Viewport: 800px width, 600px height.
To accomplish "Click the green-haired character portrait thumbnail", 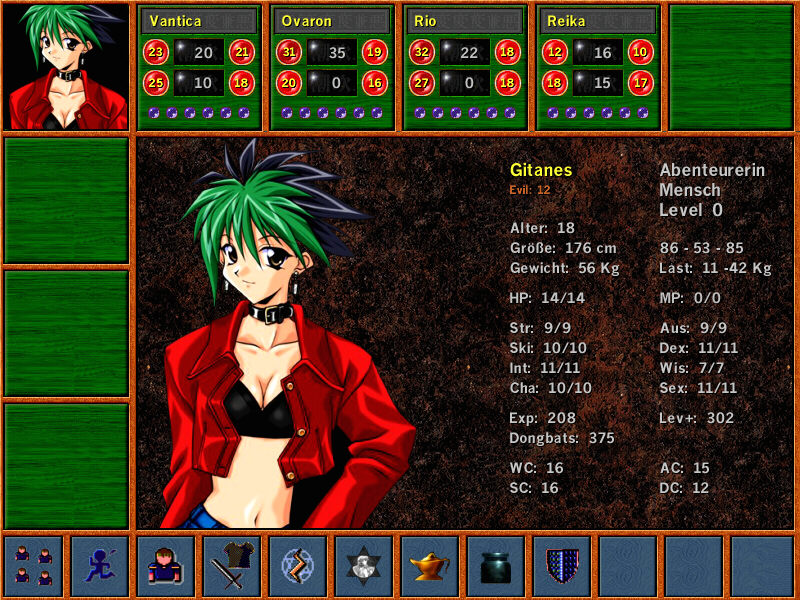I will tap(67, 67).
